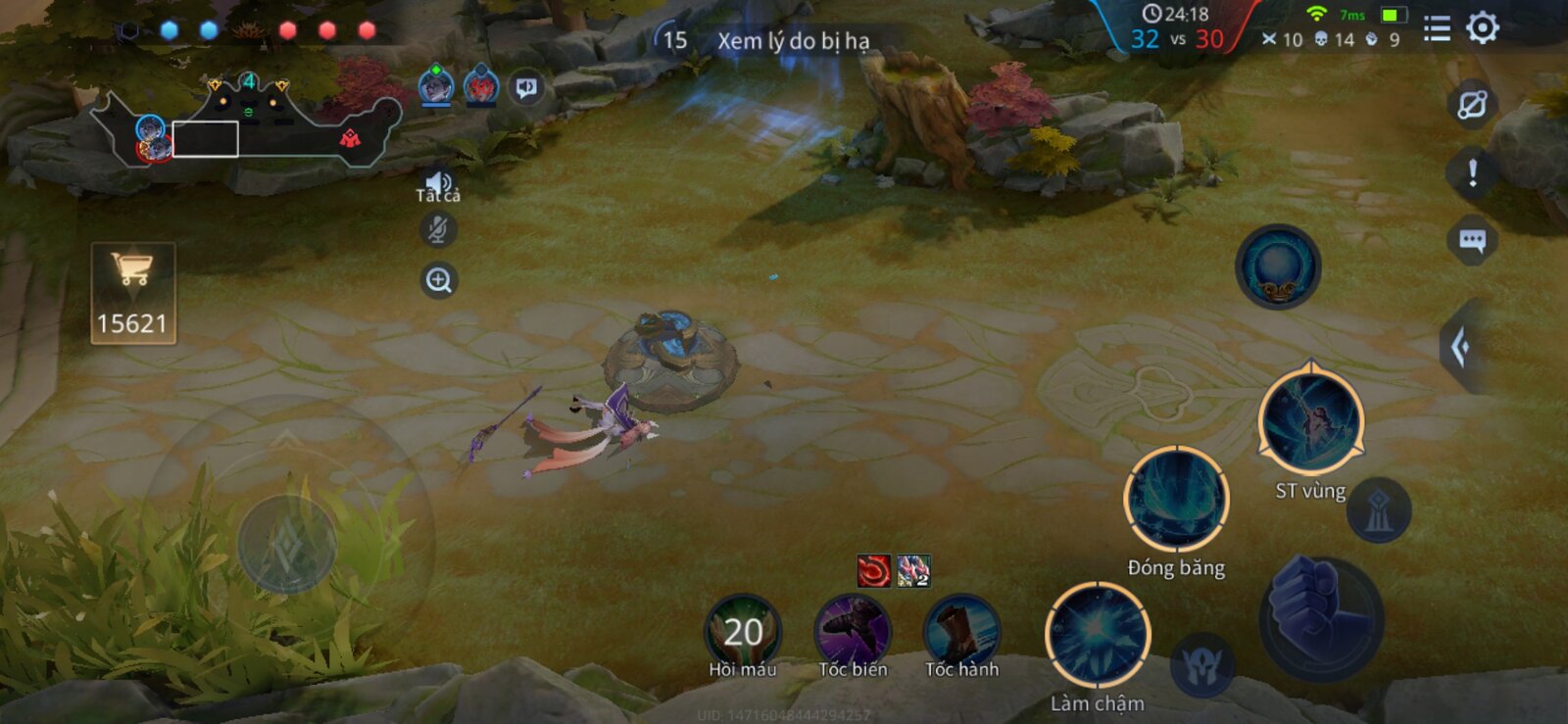Toggle the Tất cả speaker channel

[x=438, y=186]
